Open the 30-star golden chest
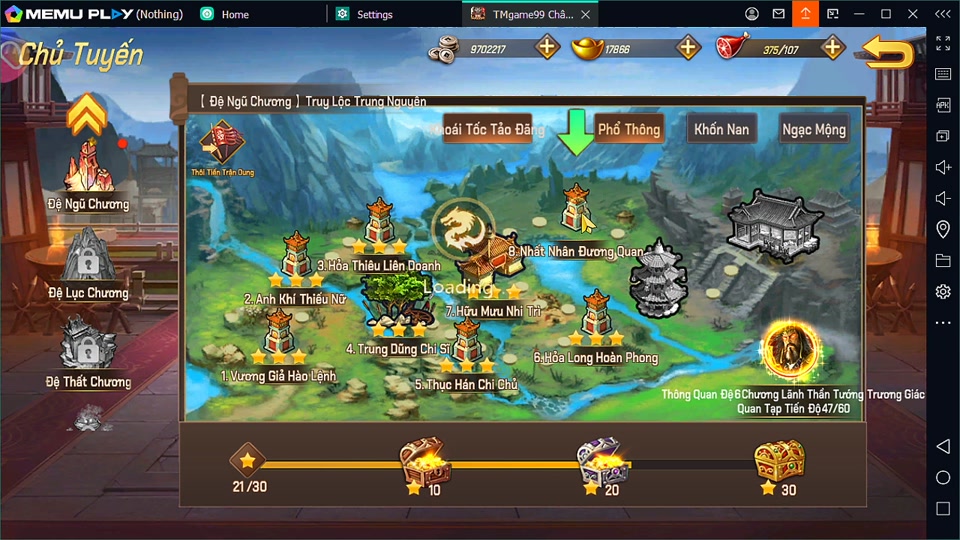The width and height of the screenshot is (960, 540). [779, 462]
